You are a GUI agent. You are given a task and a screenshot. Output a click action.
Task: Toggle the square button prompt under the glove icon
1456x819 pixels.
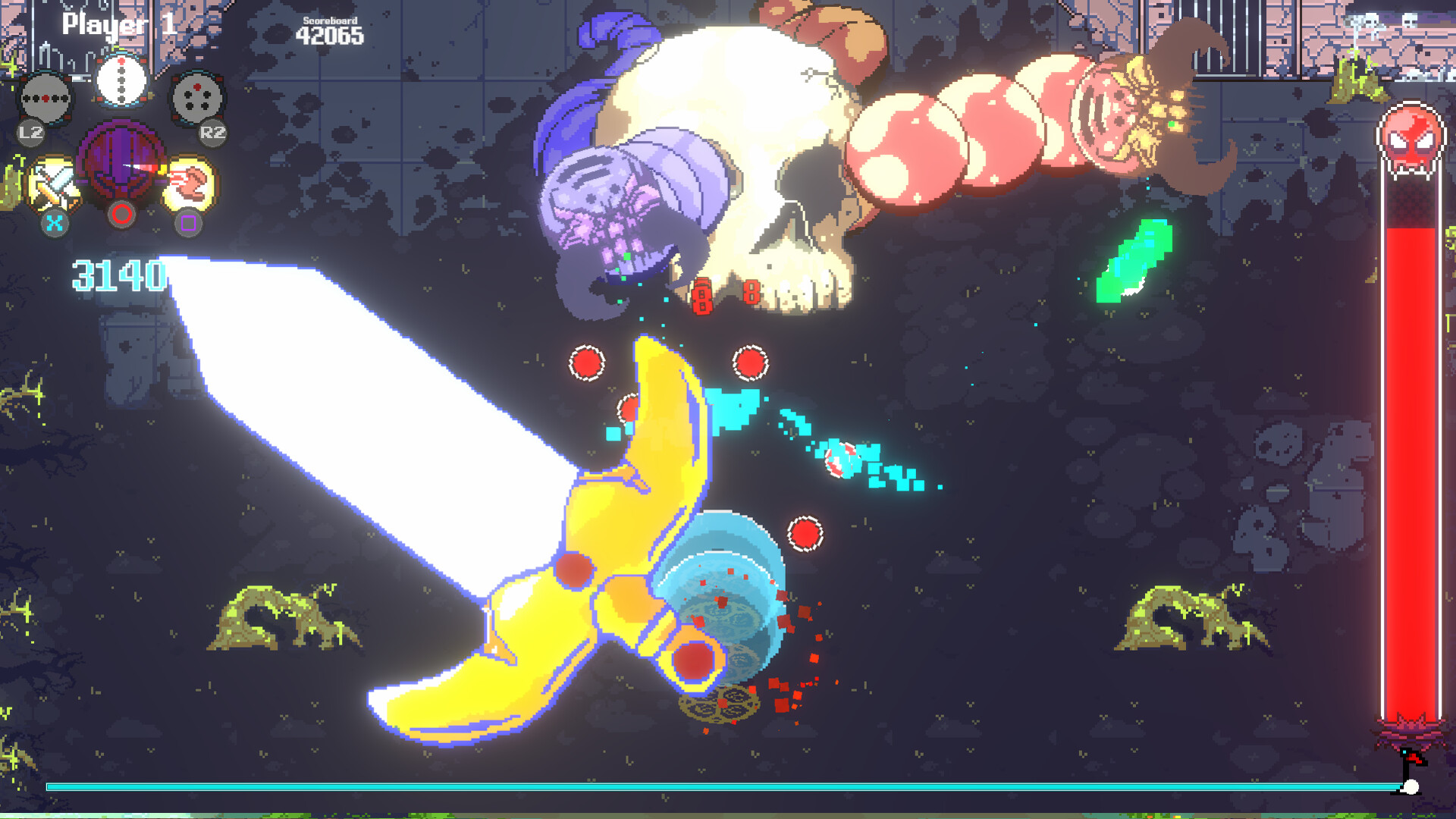tap(190, 221)
